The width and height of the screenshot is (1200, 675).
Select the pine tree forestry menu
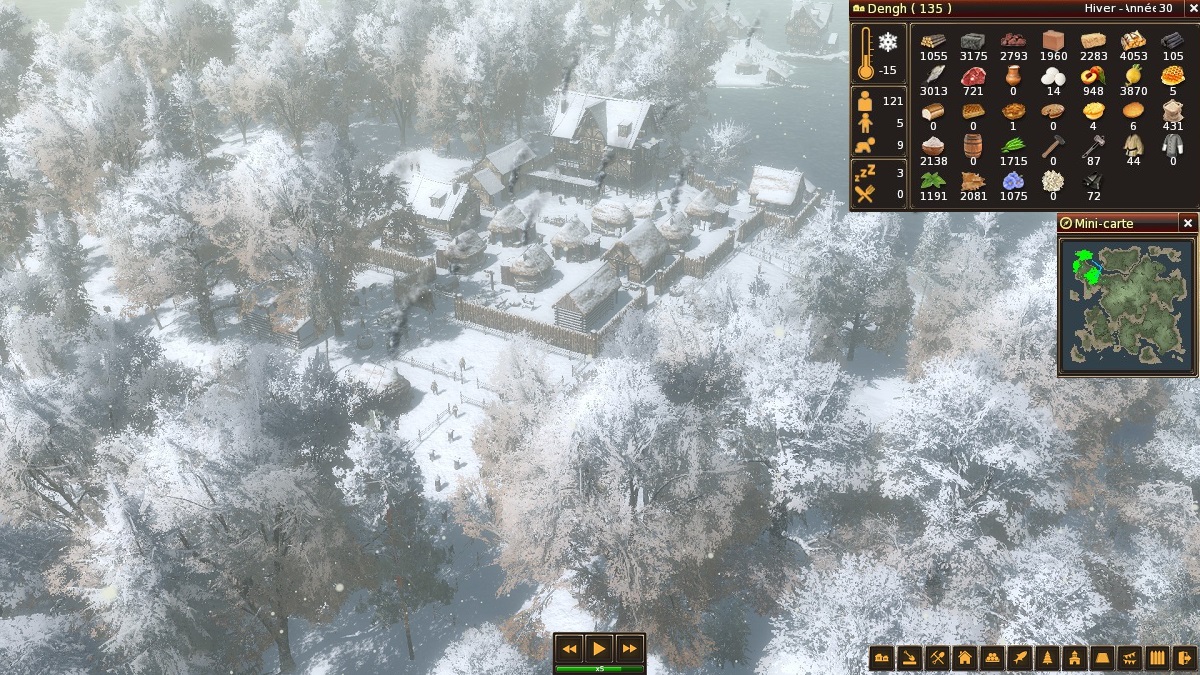tap(1047, 657)
